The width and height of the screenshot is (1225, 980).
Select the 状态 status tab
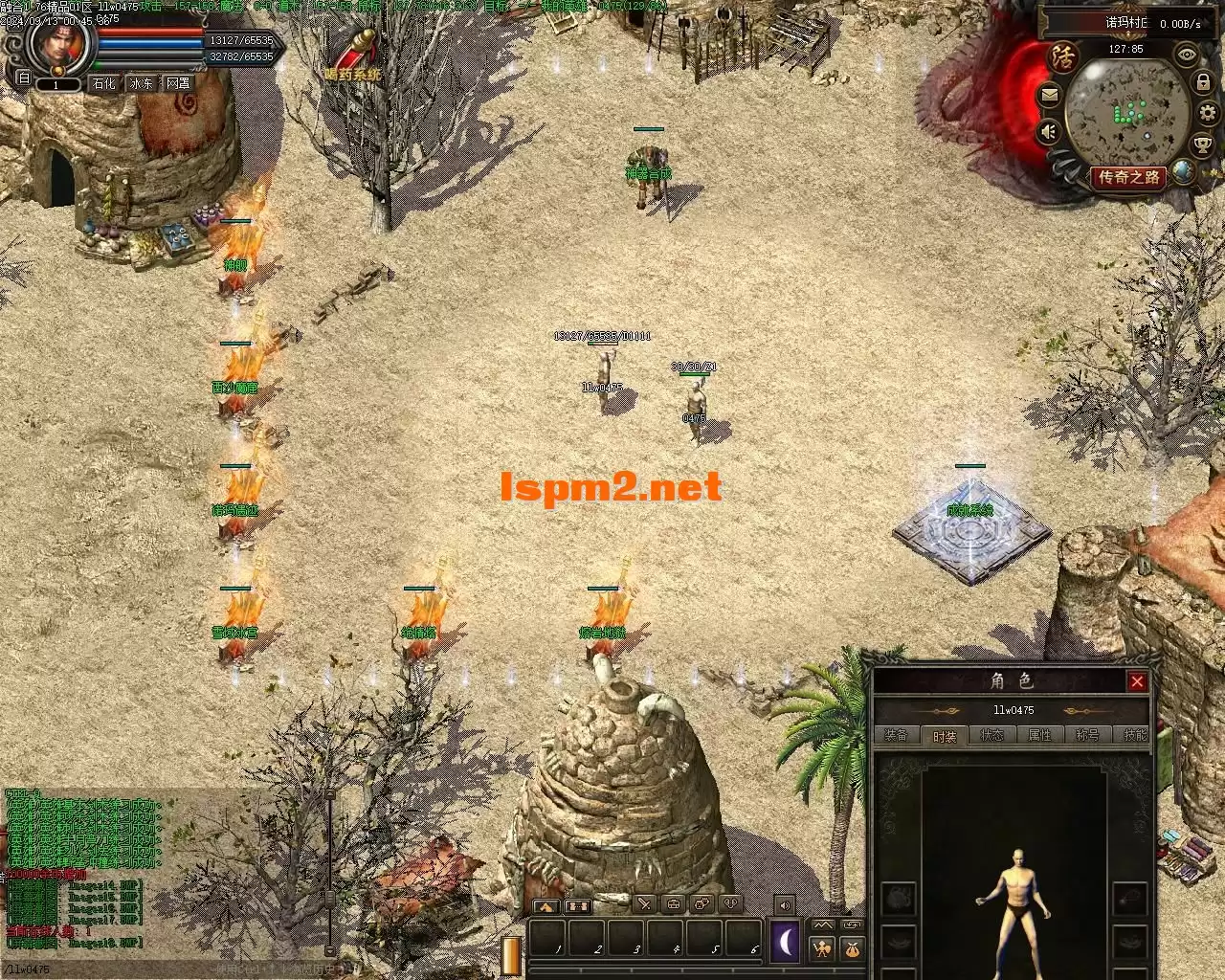pyautogui.click(x=991, y=735)
